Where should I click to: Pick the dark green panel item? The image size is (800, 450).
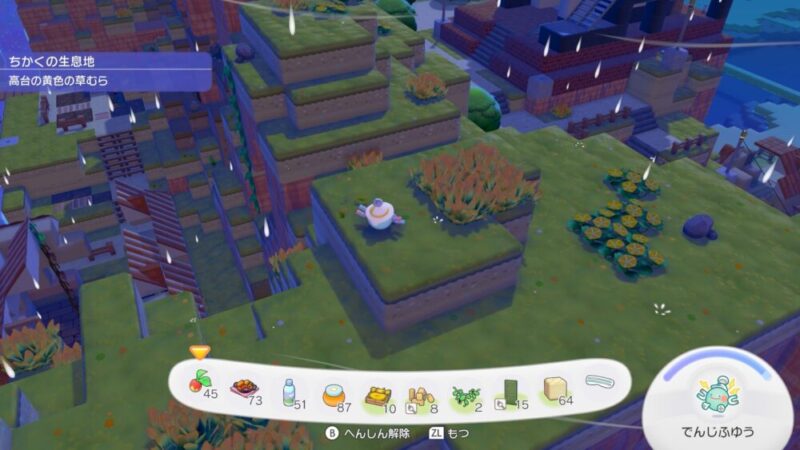click(510, 392)
